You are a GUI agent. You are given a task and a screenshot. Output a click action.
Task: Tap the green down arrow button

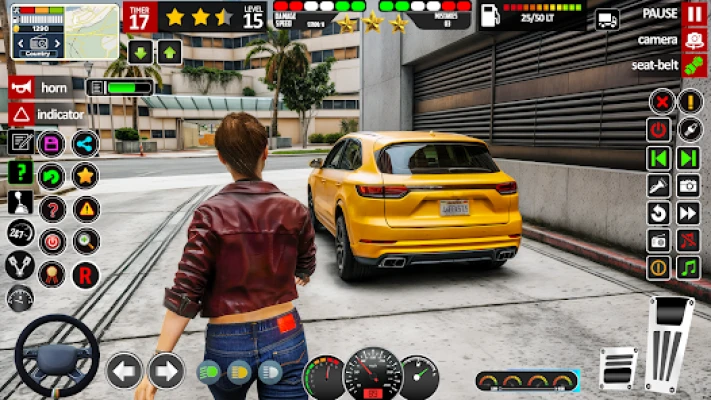140,53
